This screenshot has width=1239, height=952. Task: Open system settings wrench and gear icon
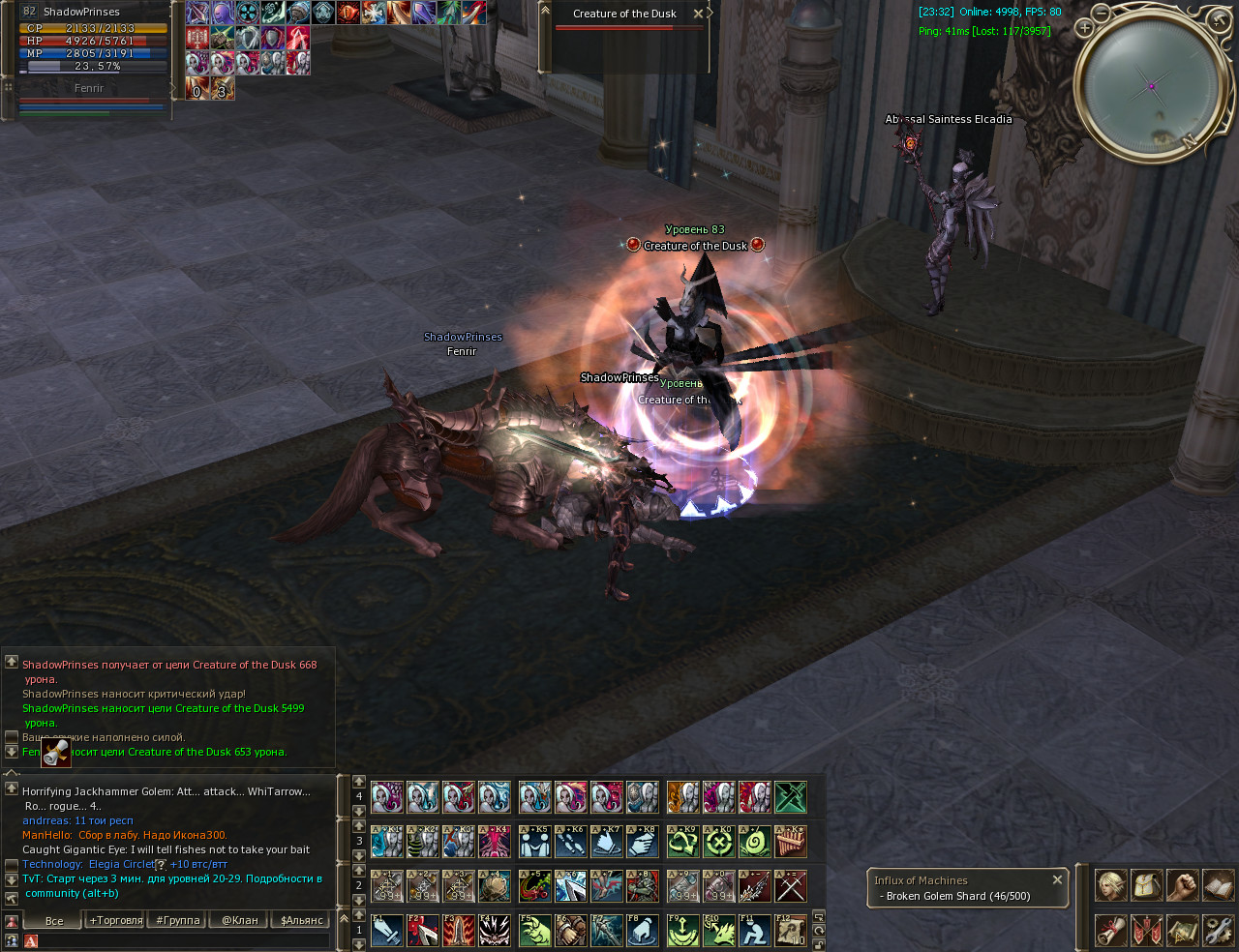tap(1218, 931)
